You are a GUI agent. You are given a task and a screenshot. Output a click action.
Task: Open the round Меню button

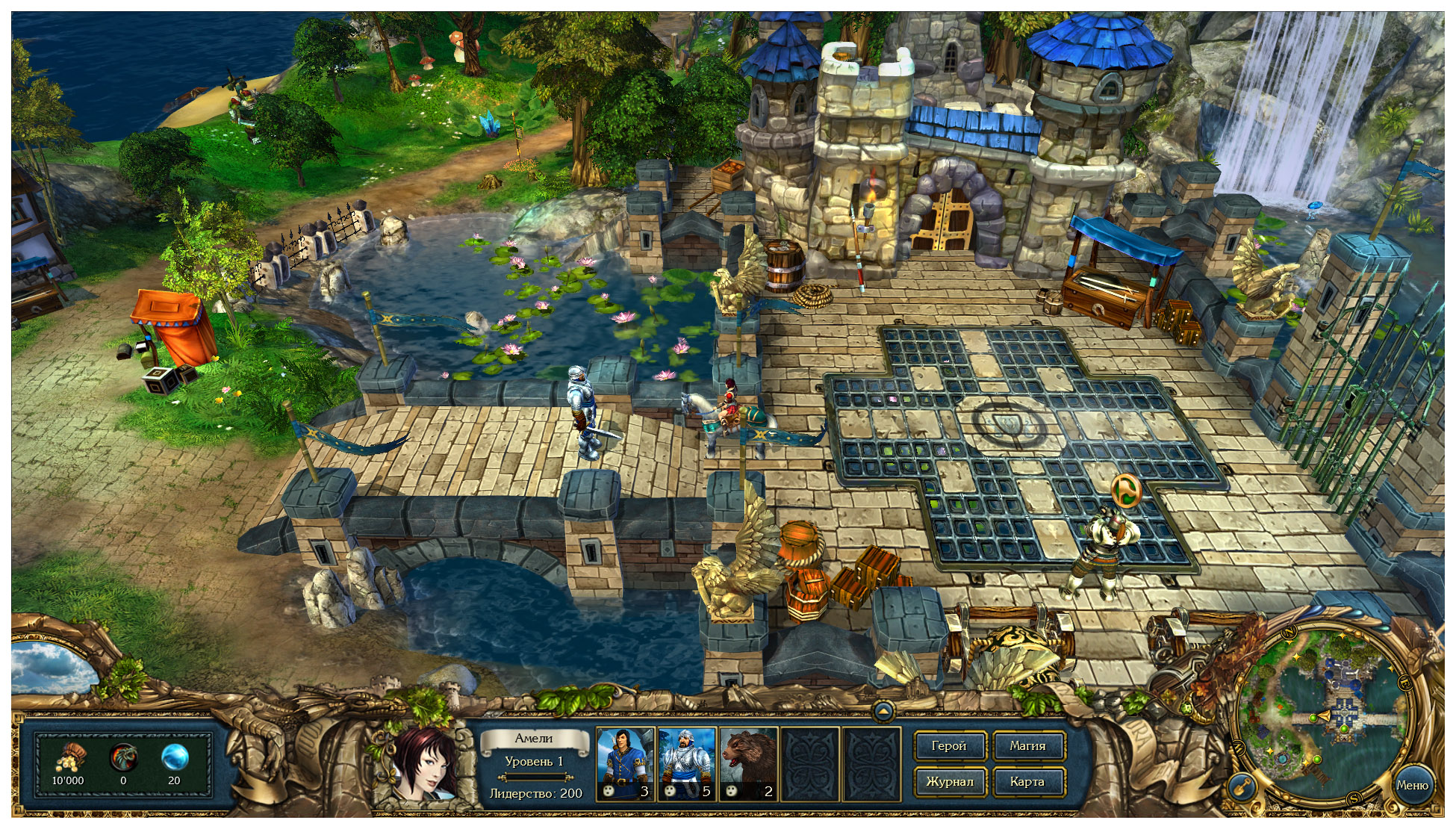1412,785
